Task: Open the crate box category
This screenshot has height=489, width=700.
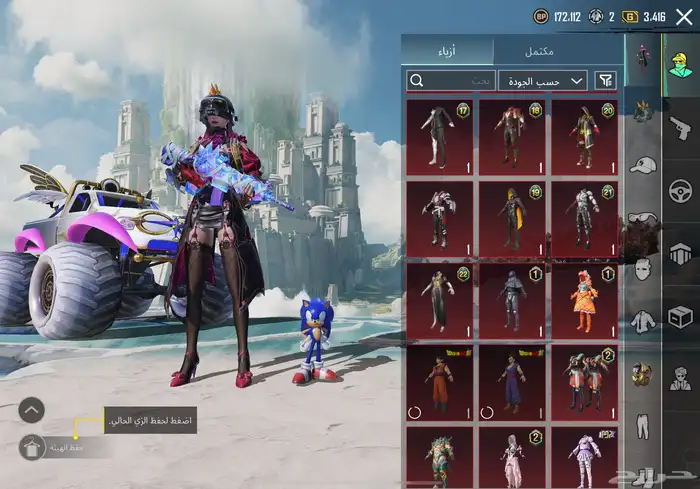Action: pos(679,317)
